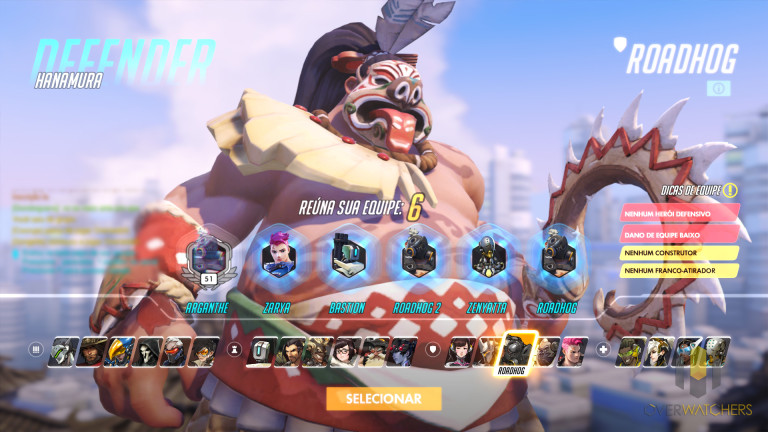Confirm hero with the Selecionar button
Screen dimensions: 768x432
coord(383,398)
